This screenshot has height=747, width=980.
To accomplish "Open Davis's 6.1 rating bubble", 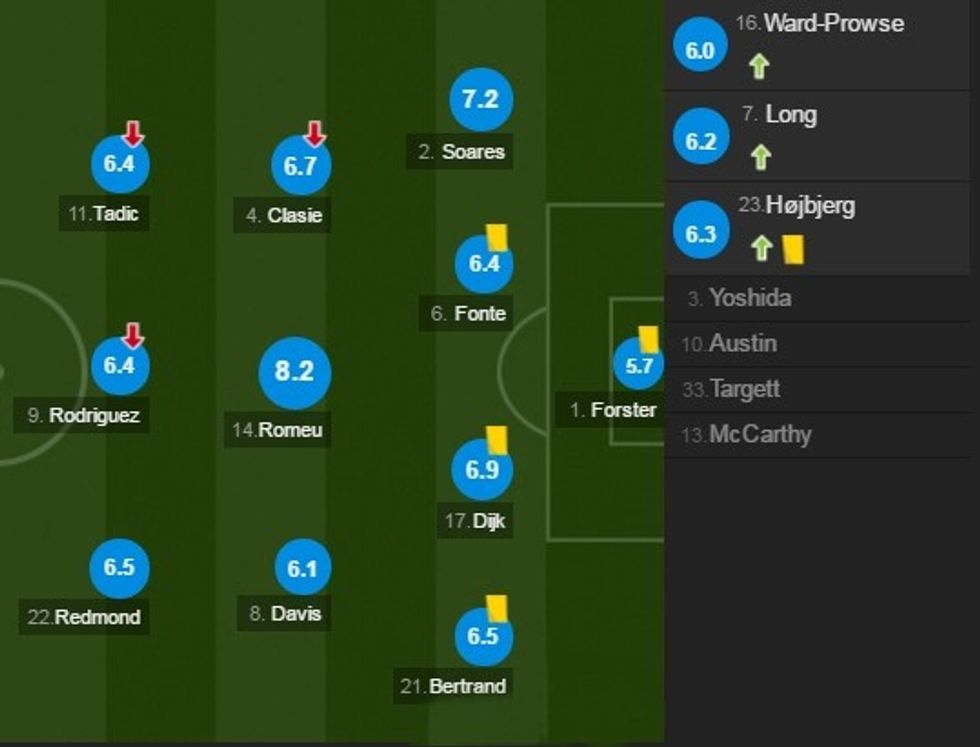I will click(302, 569).
